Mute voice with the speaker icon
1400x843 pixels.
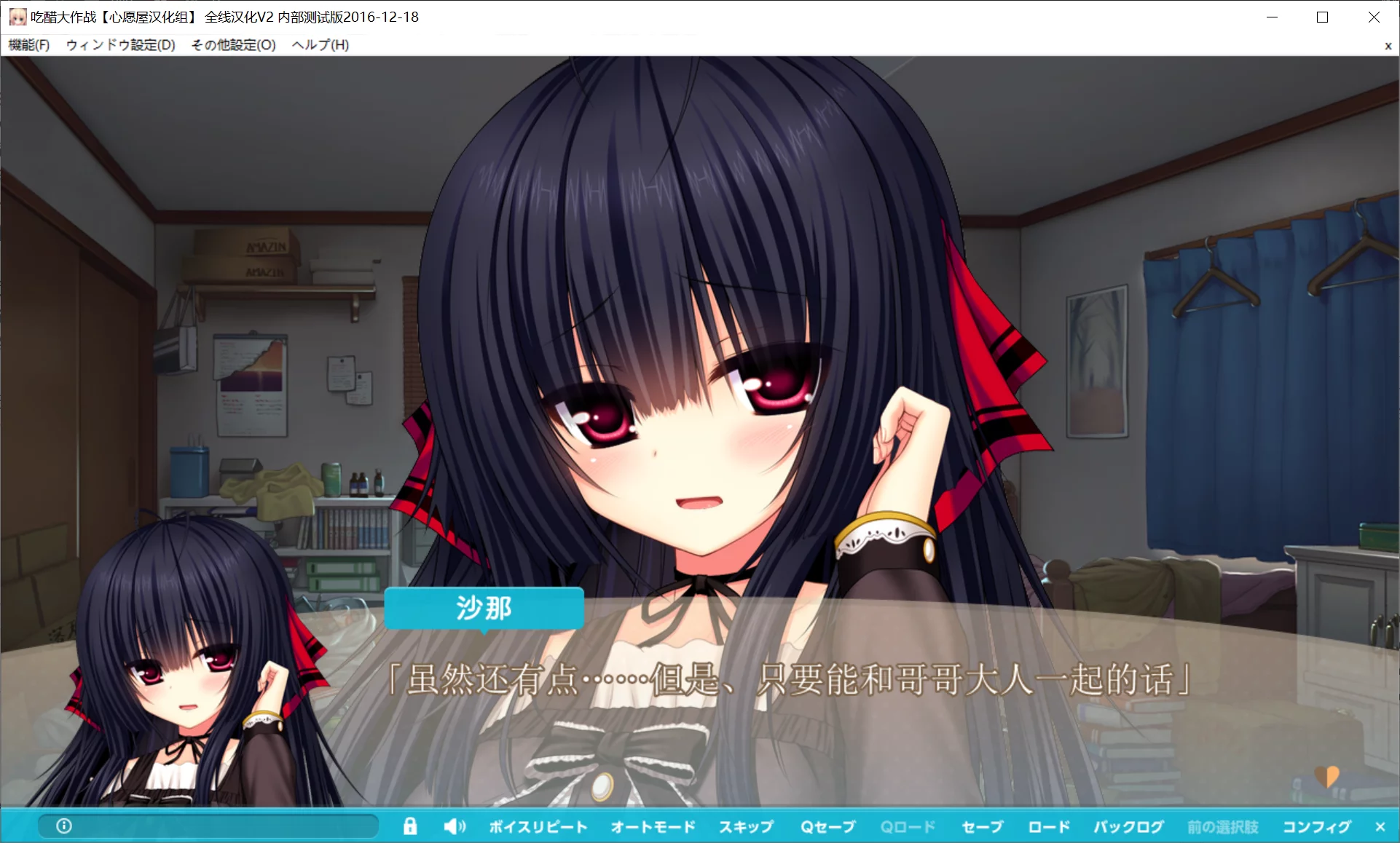coord(455,826)
